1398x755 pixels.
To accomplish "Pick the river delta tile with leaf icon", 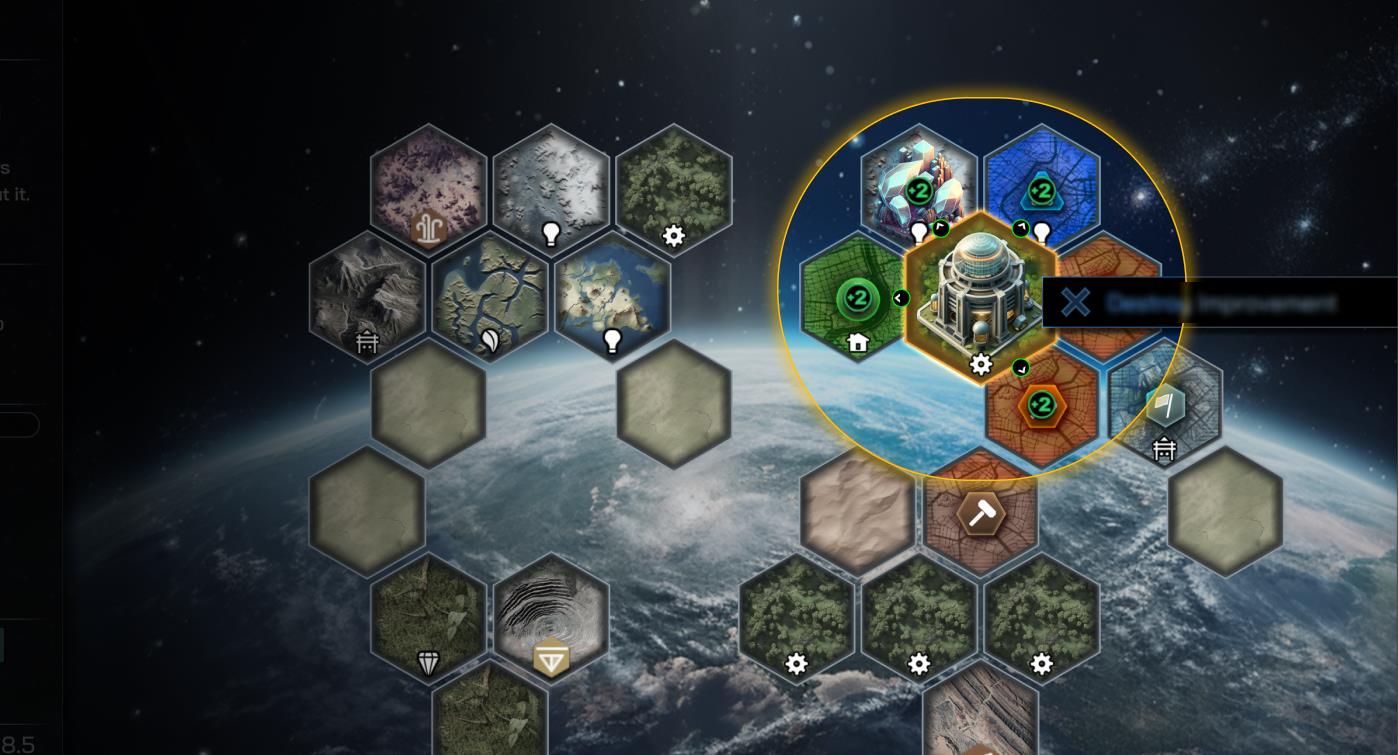I will 490,296.
